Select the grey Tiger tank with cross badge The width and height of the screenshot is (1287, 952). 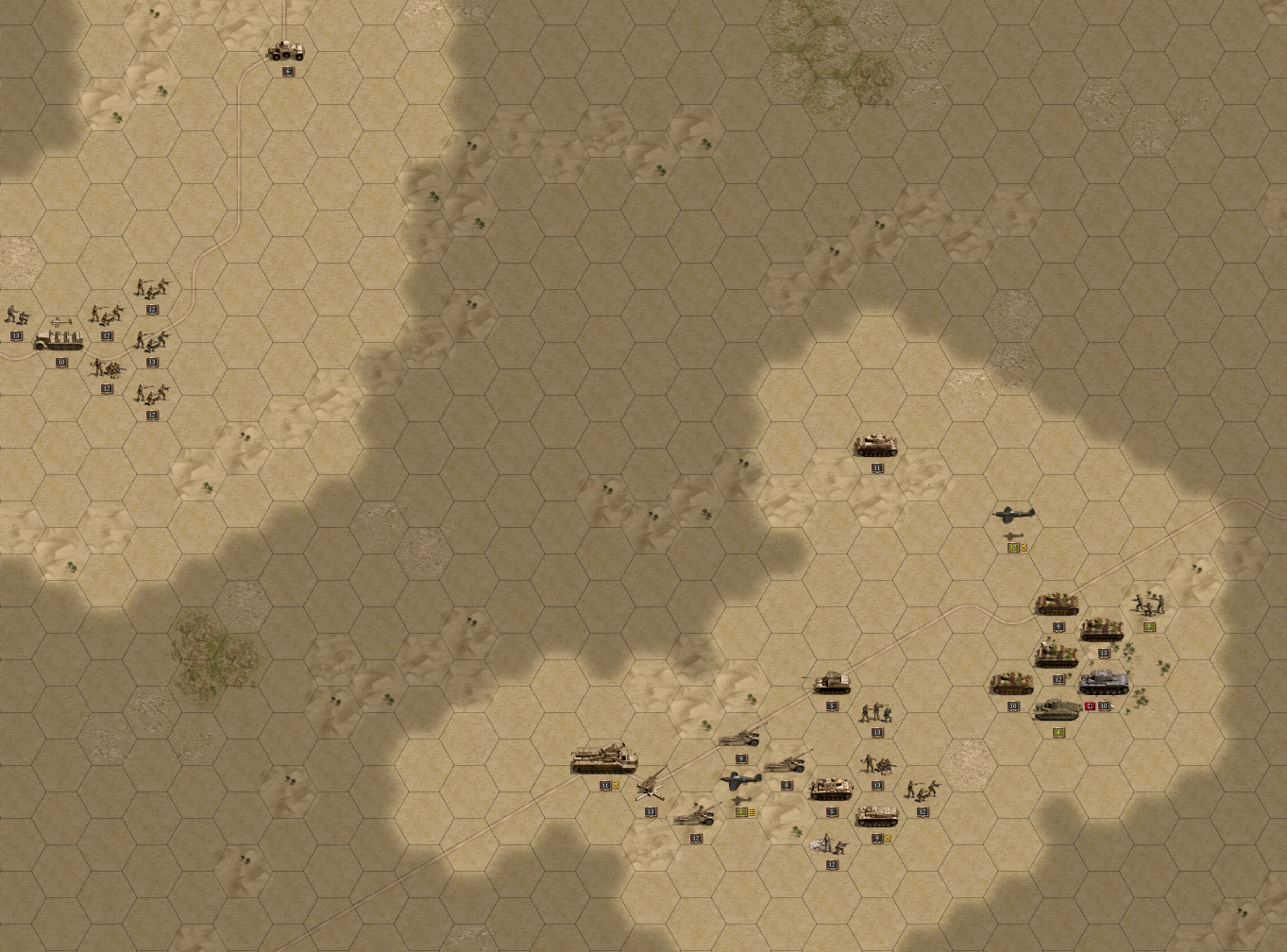1103,682
